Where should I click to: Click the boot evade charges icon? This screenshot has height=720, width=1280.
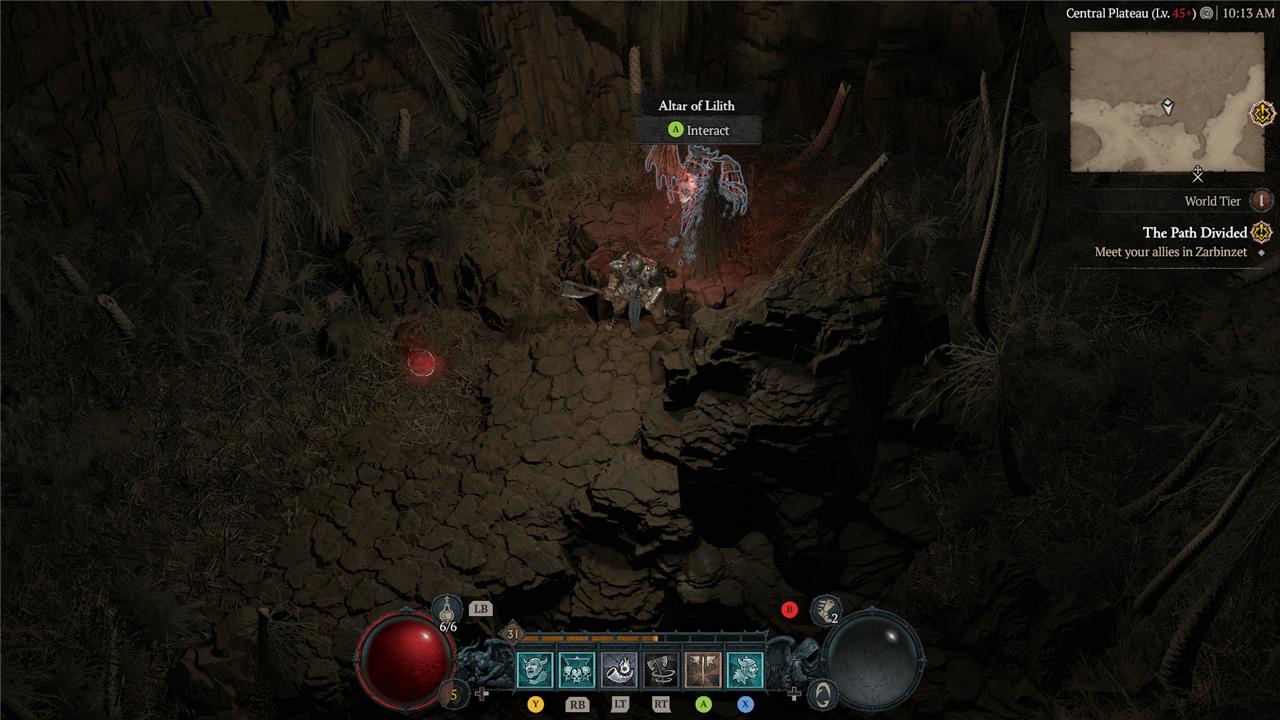point(825,608)
